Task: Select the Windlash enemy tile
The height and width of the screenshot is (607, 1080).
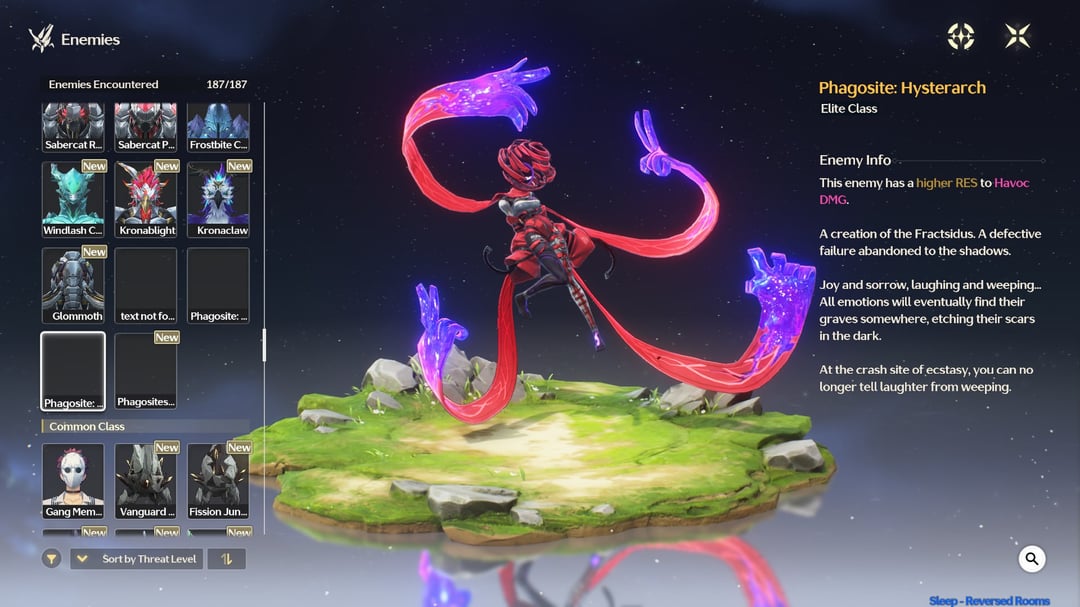Action: pyautogui.click(x=73, y=199)
